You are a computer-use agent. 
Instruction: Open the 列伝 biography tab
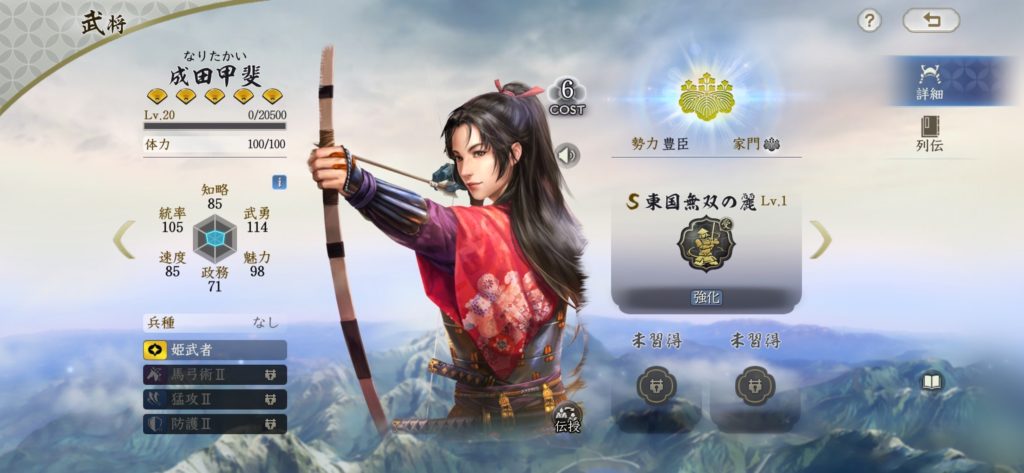[x=929, y=133]
